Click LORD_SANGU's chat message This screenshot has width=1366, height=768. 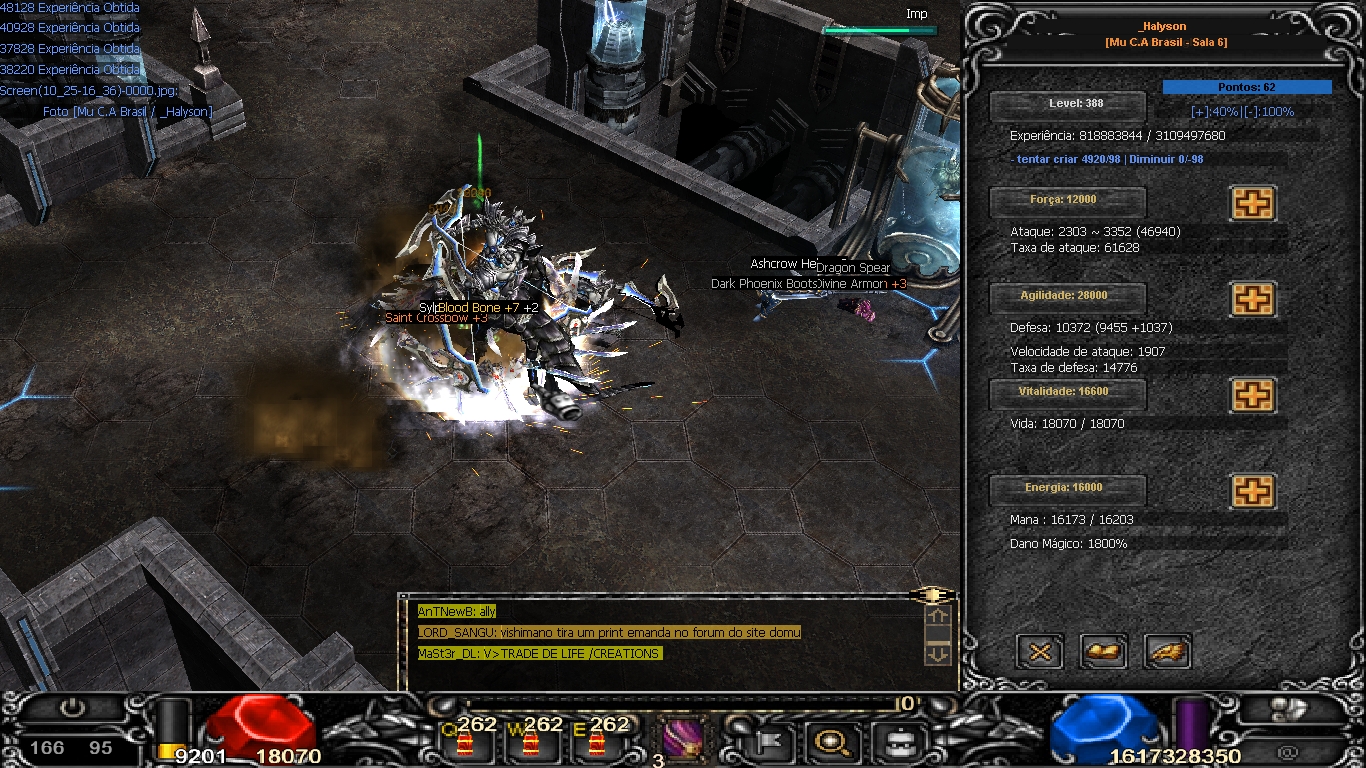(x=609, y=632)
